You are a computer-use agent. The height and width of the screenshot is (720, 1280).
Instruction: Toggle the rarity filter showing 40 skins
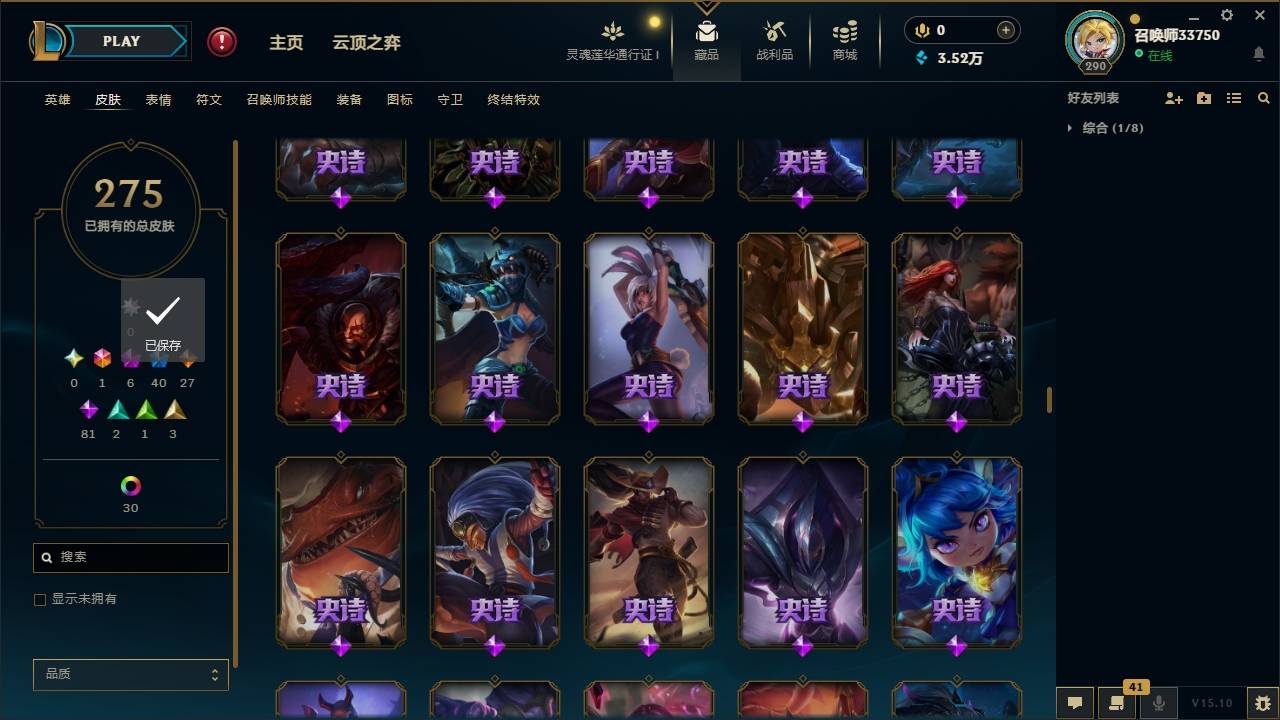click(x=159, y=359)
